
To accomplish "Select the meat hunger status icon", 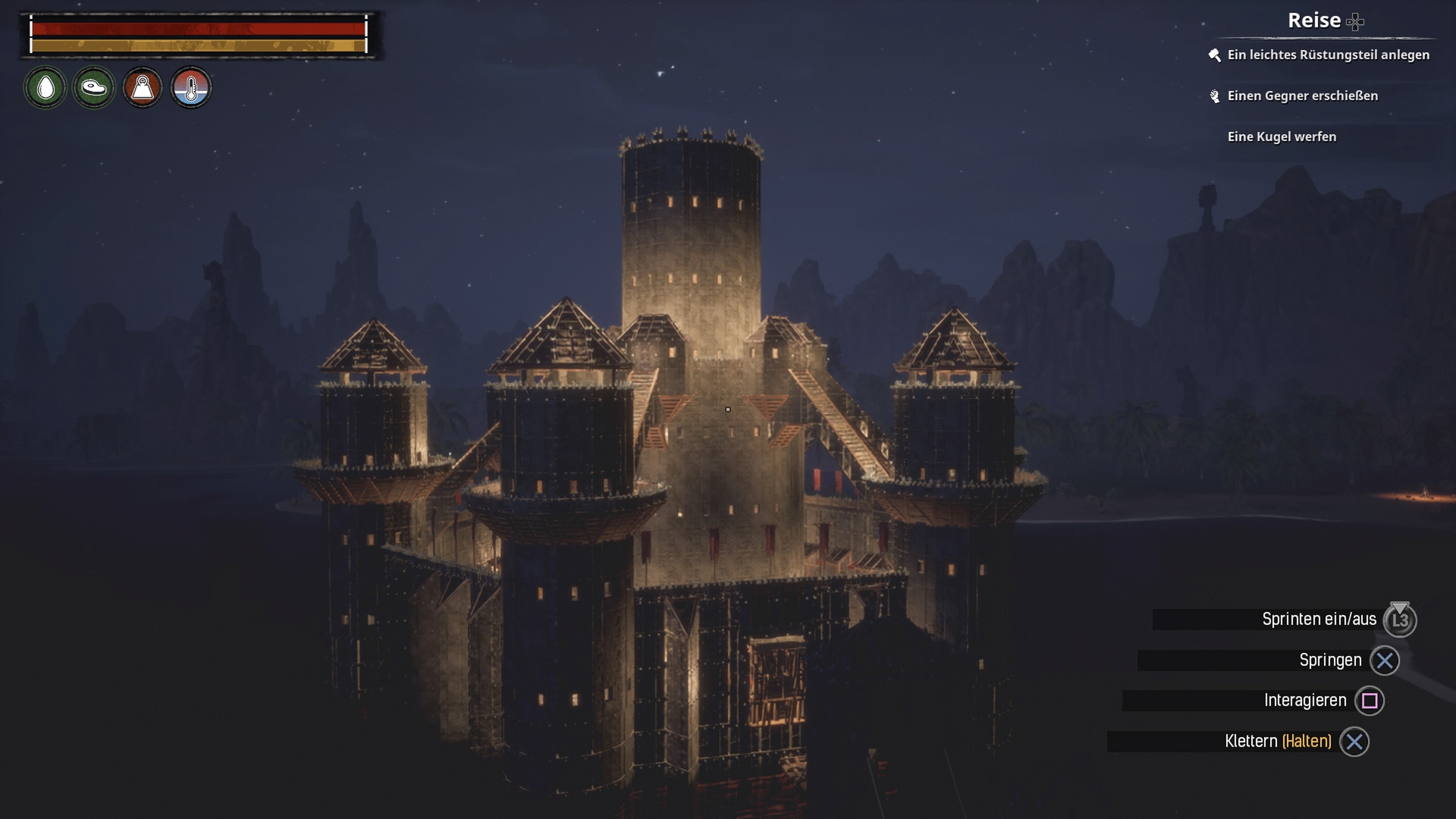I will [94, 88].
